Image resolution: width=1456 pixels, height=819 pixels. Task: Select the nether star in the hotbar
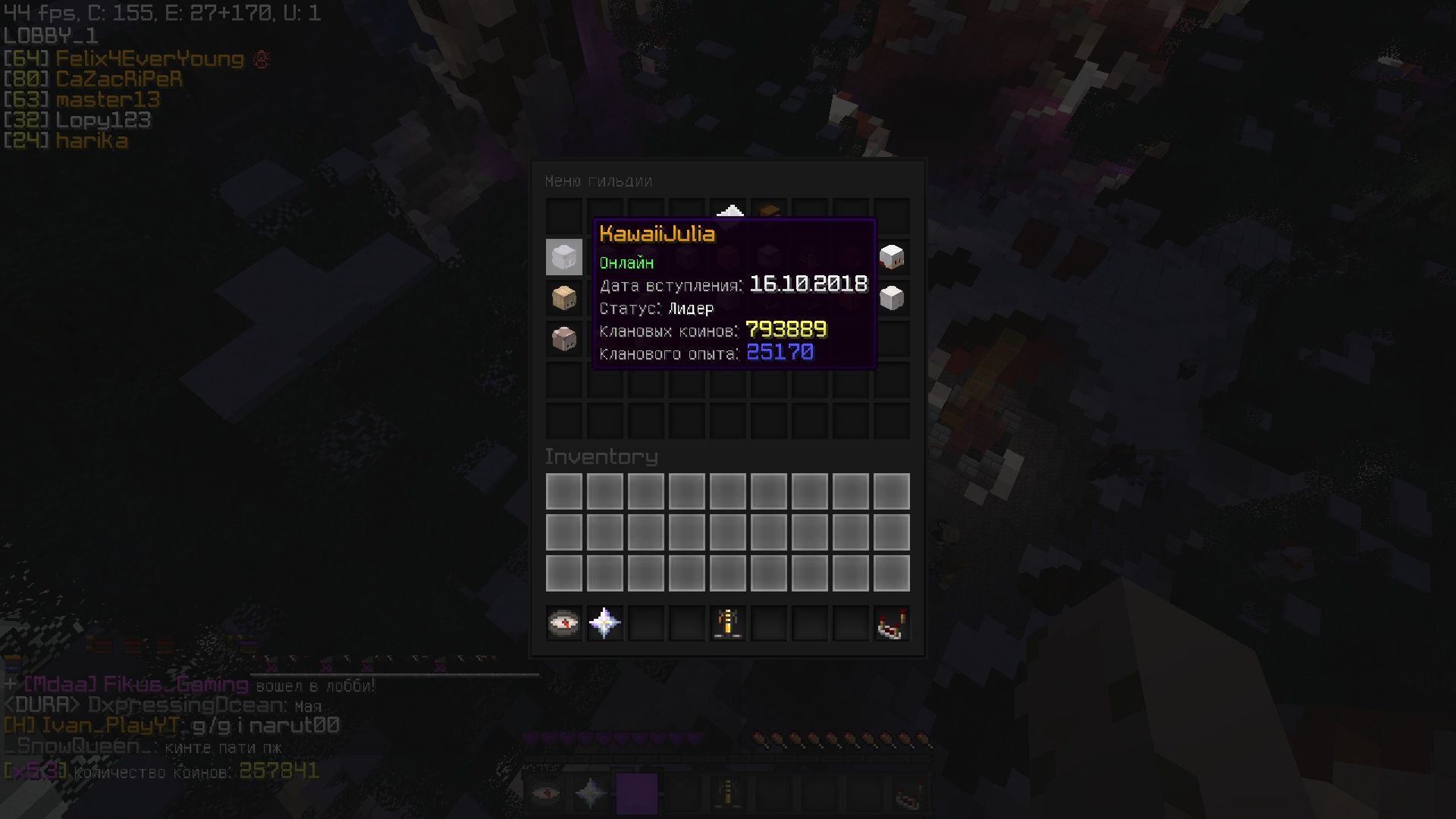(591, 792)
